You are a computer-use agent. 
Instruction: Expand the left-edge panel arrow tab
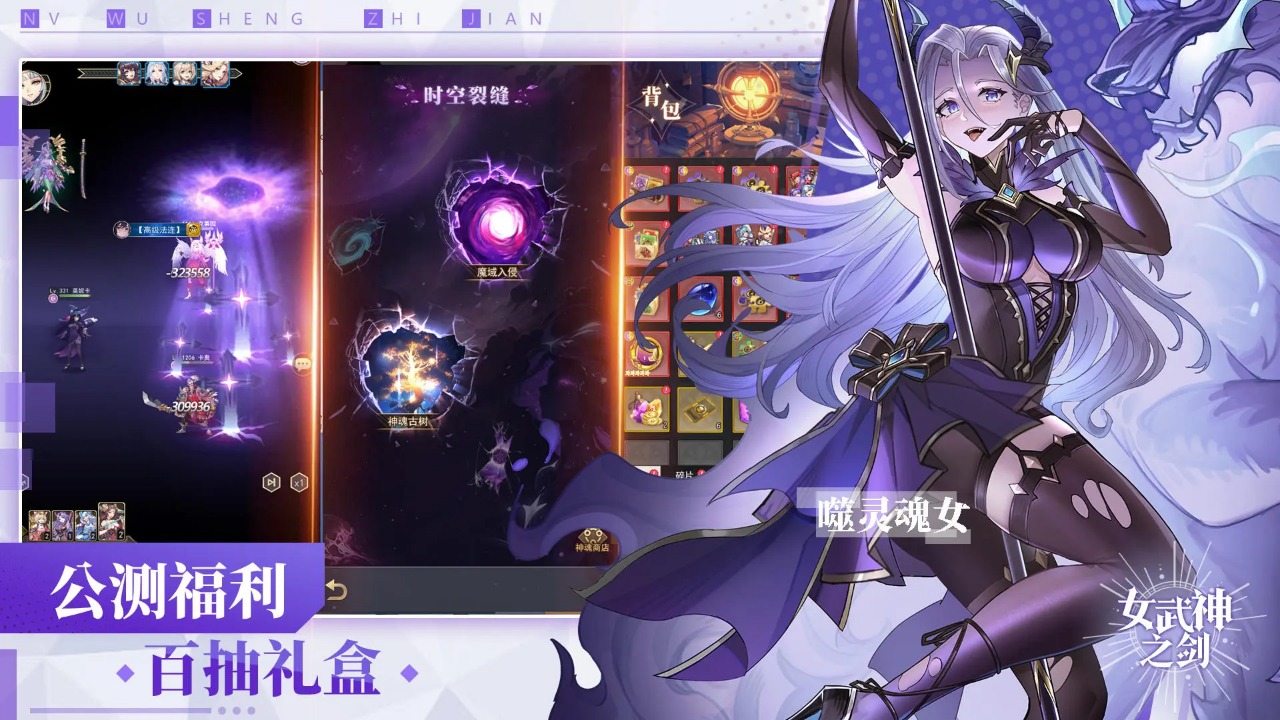click(23, 480)
